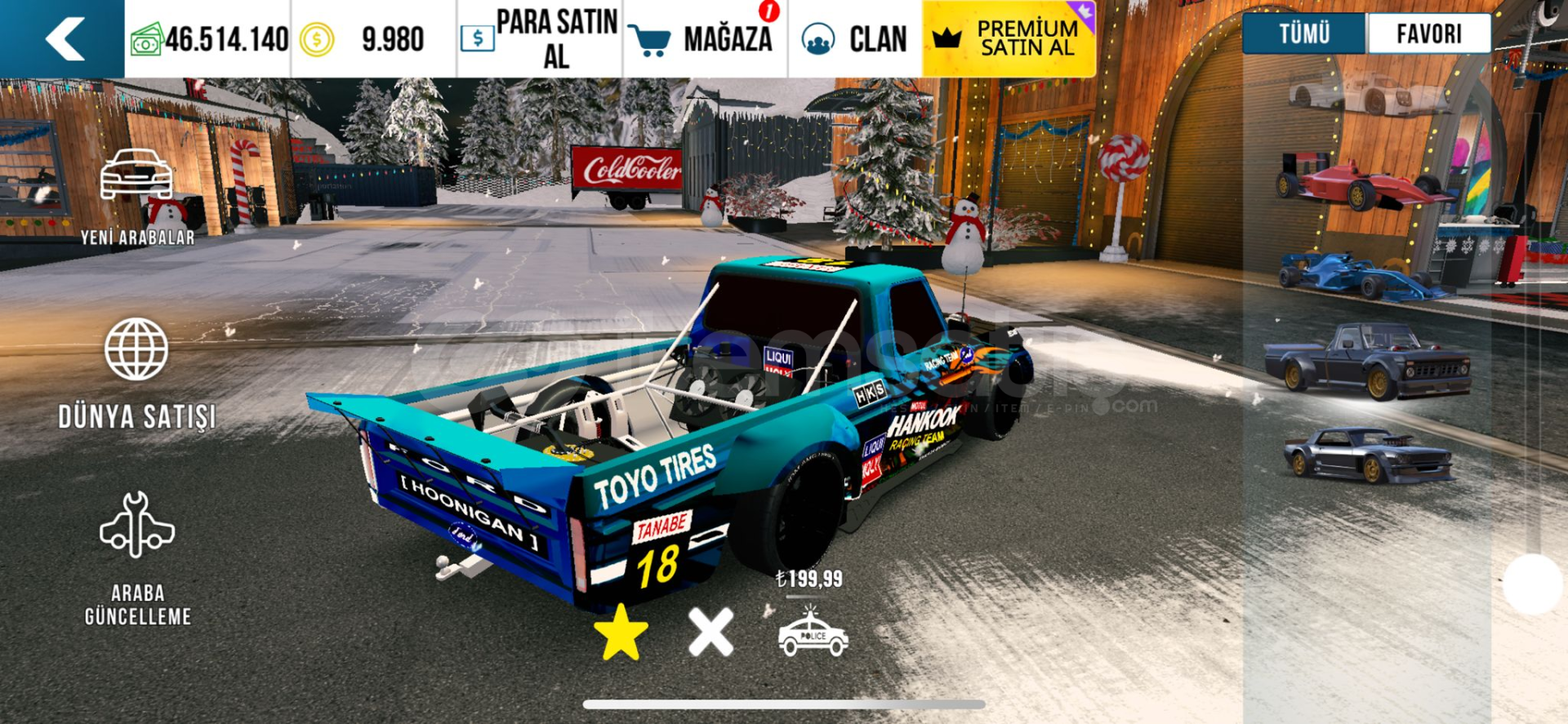Viewport: 1568px width, 724px height.
Task: Select the dark pickup truck thumbnail
Action: click(x=1368, y=360)
